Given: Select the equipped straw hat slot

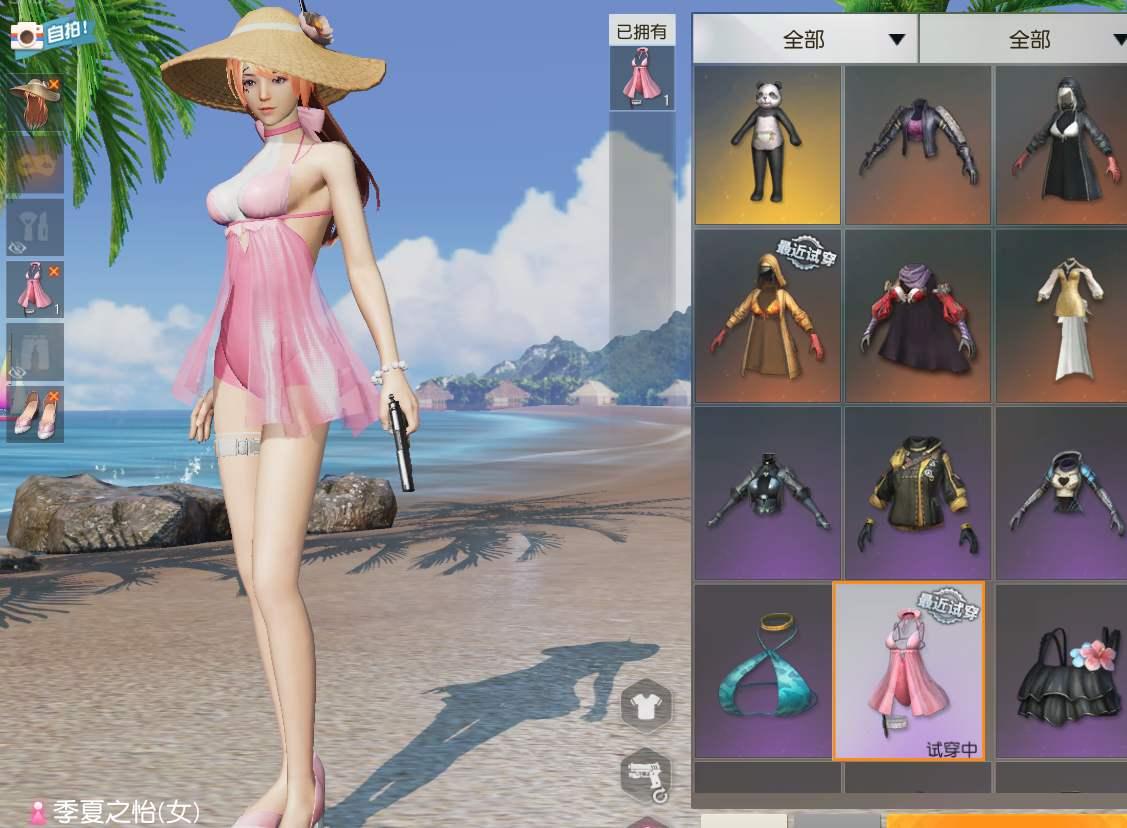Looking at the screenshot, I should click(36, 104).
